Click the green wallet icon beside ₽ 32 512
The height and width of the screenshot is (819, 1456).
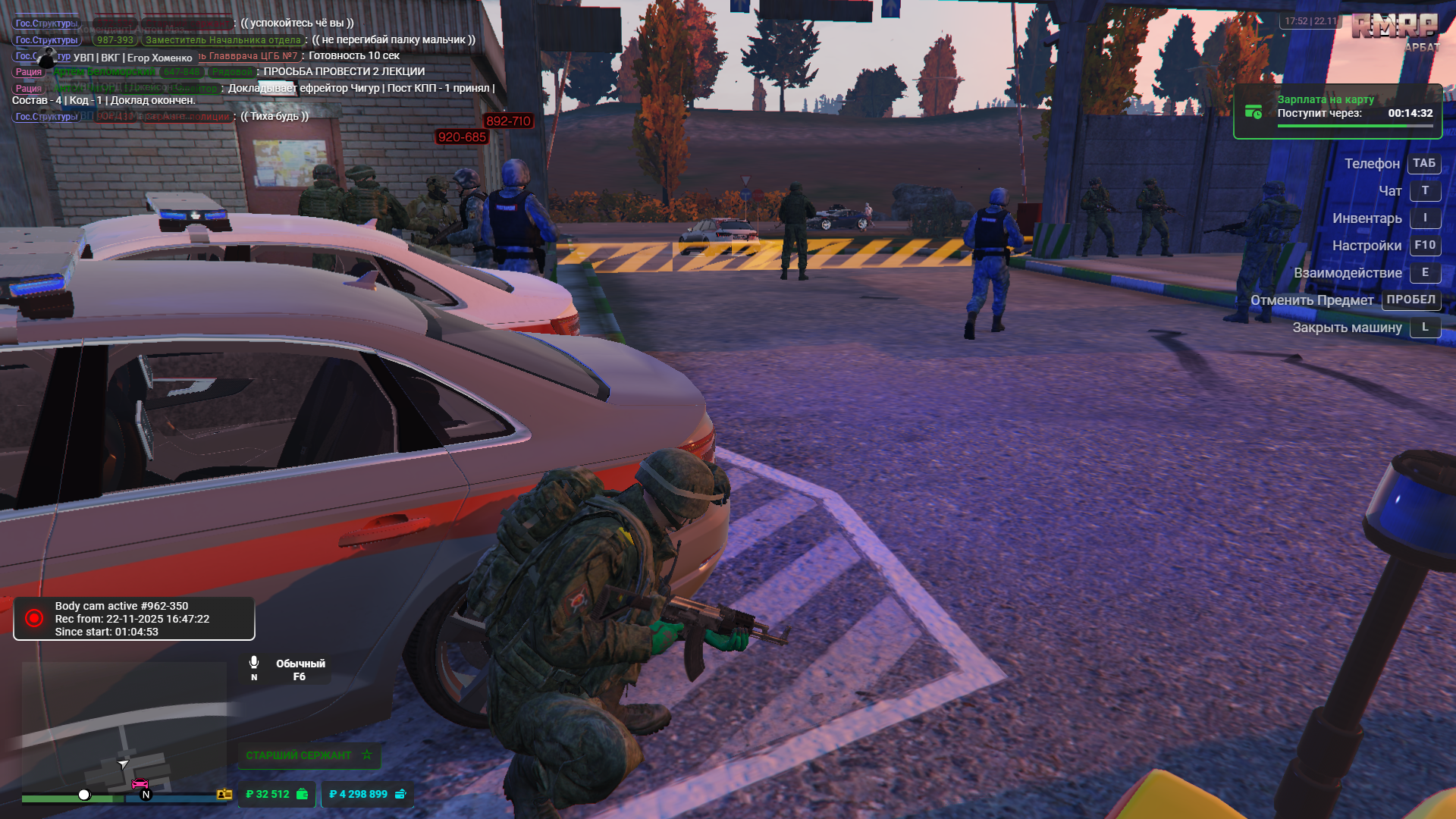coord(300,794)
